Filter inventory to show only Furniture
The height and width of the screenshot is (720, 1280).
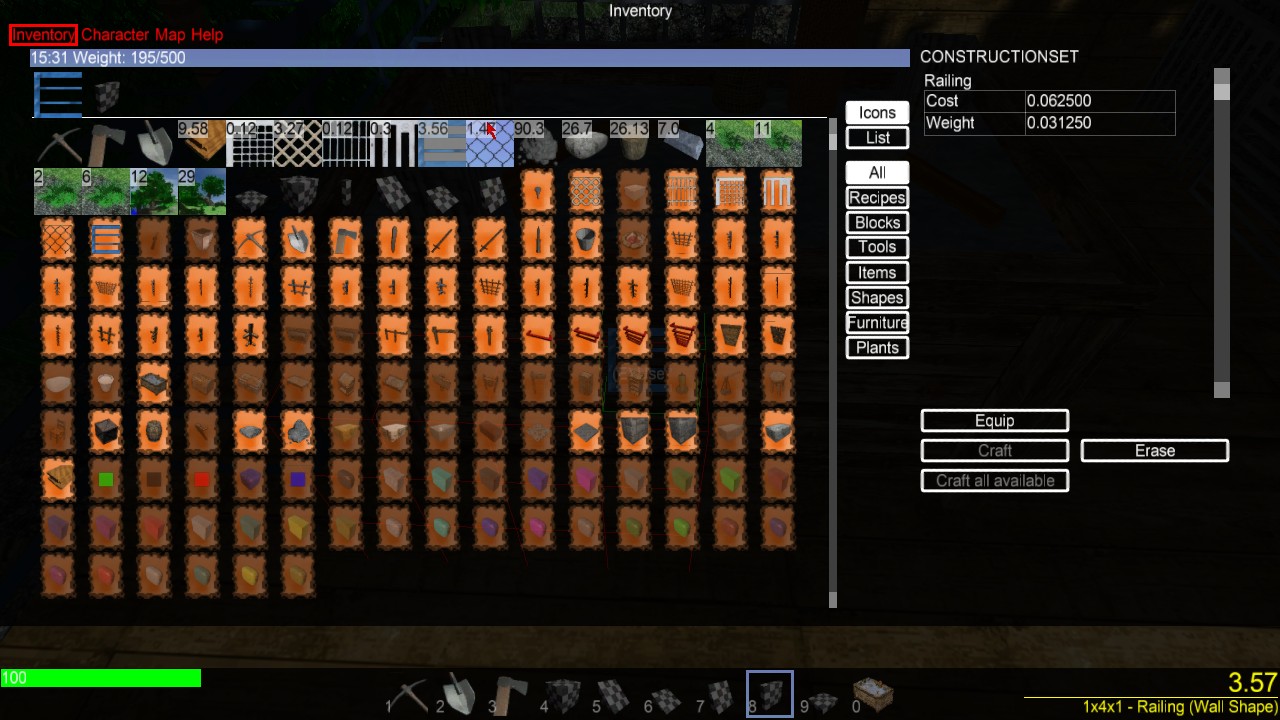(877, 322)
